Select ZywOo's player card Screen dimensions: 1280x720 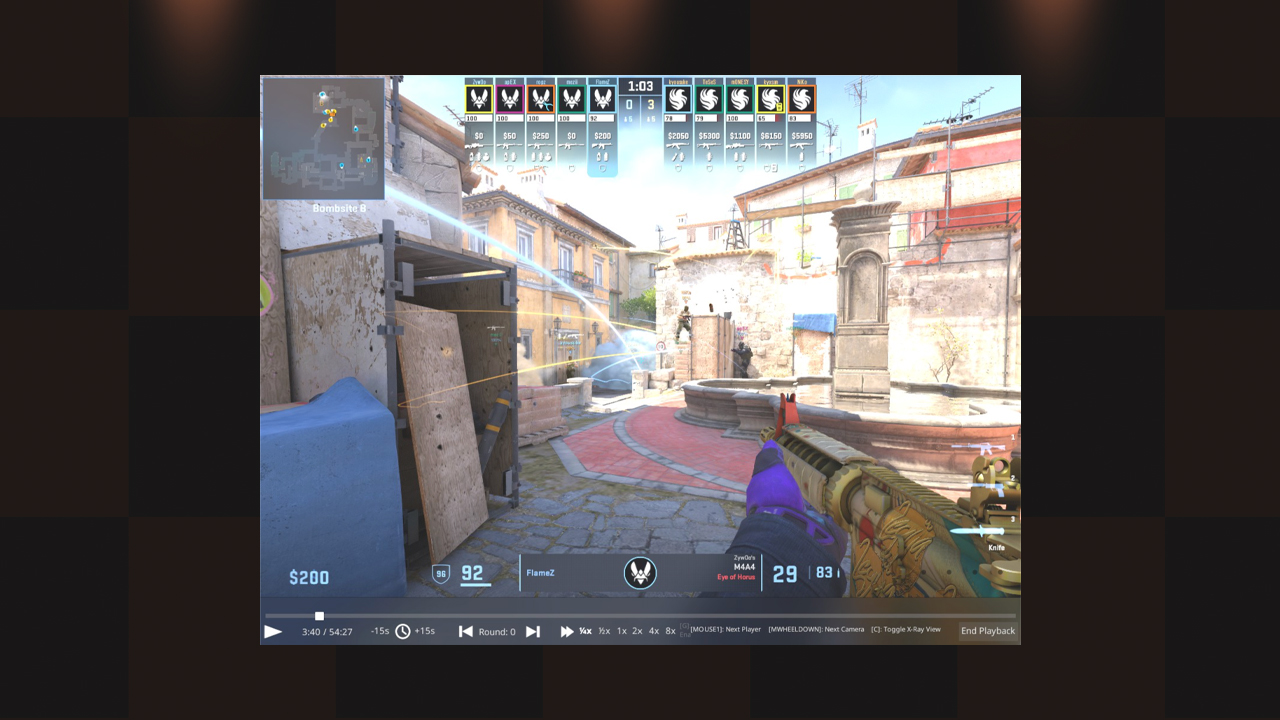(480, 99)
